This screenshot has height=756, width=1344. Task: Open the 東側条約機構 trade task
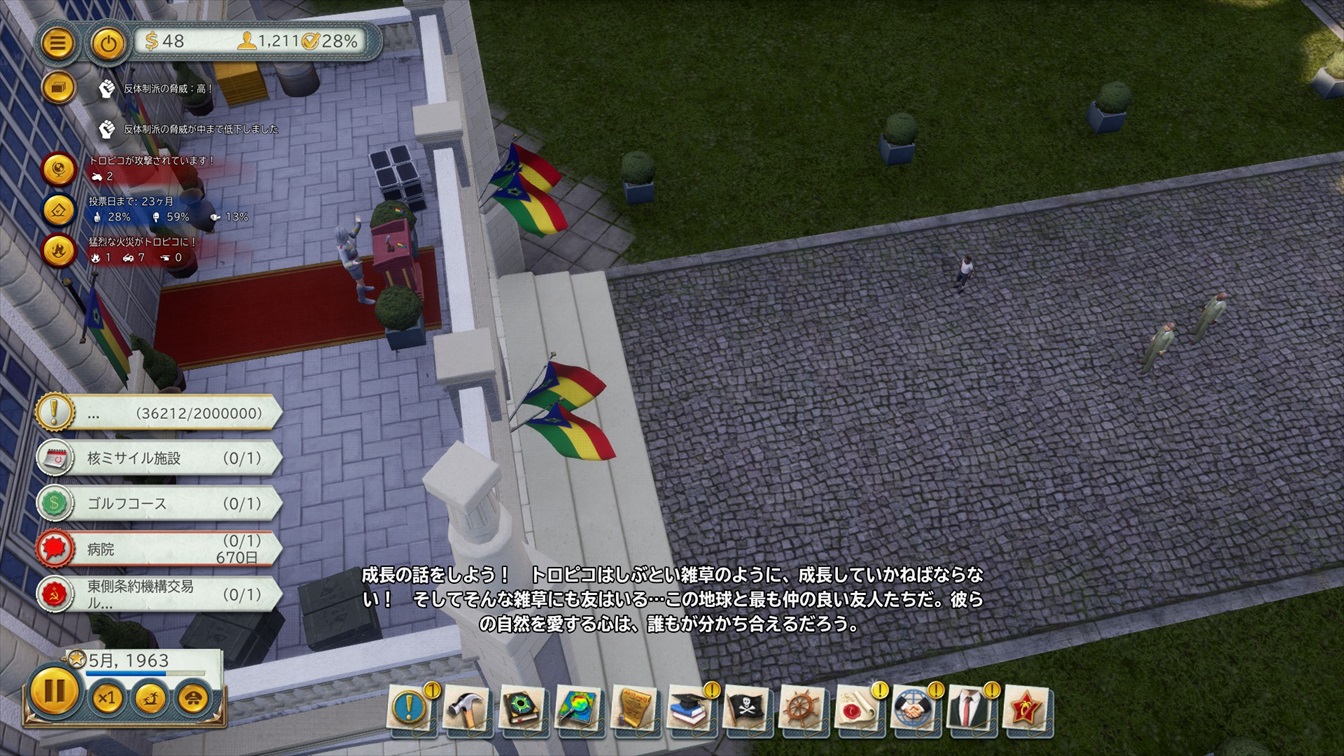click(160, 594)
